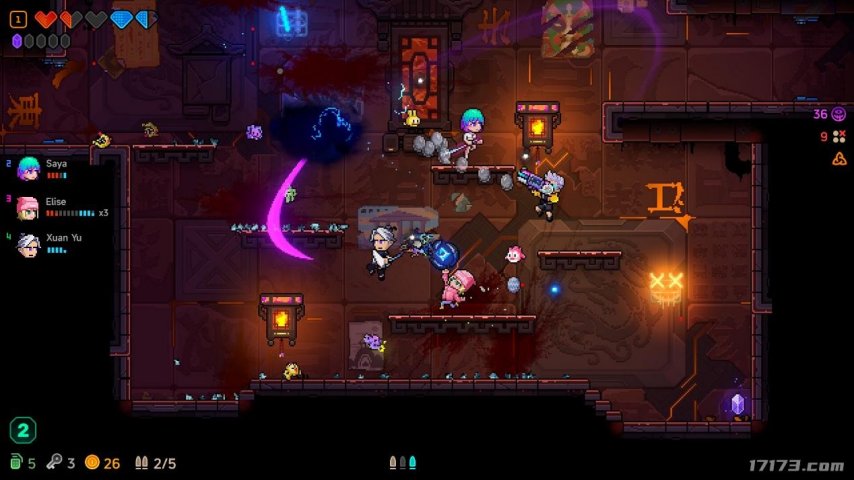Screen dimensions: 854x480
Task: Select the orange triquetra icon
Action: 839,158
